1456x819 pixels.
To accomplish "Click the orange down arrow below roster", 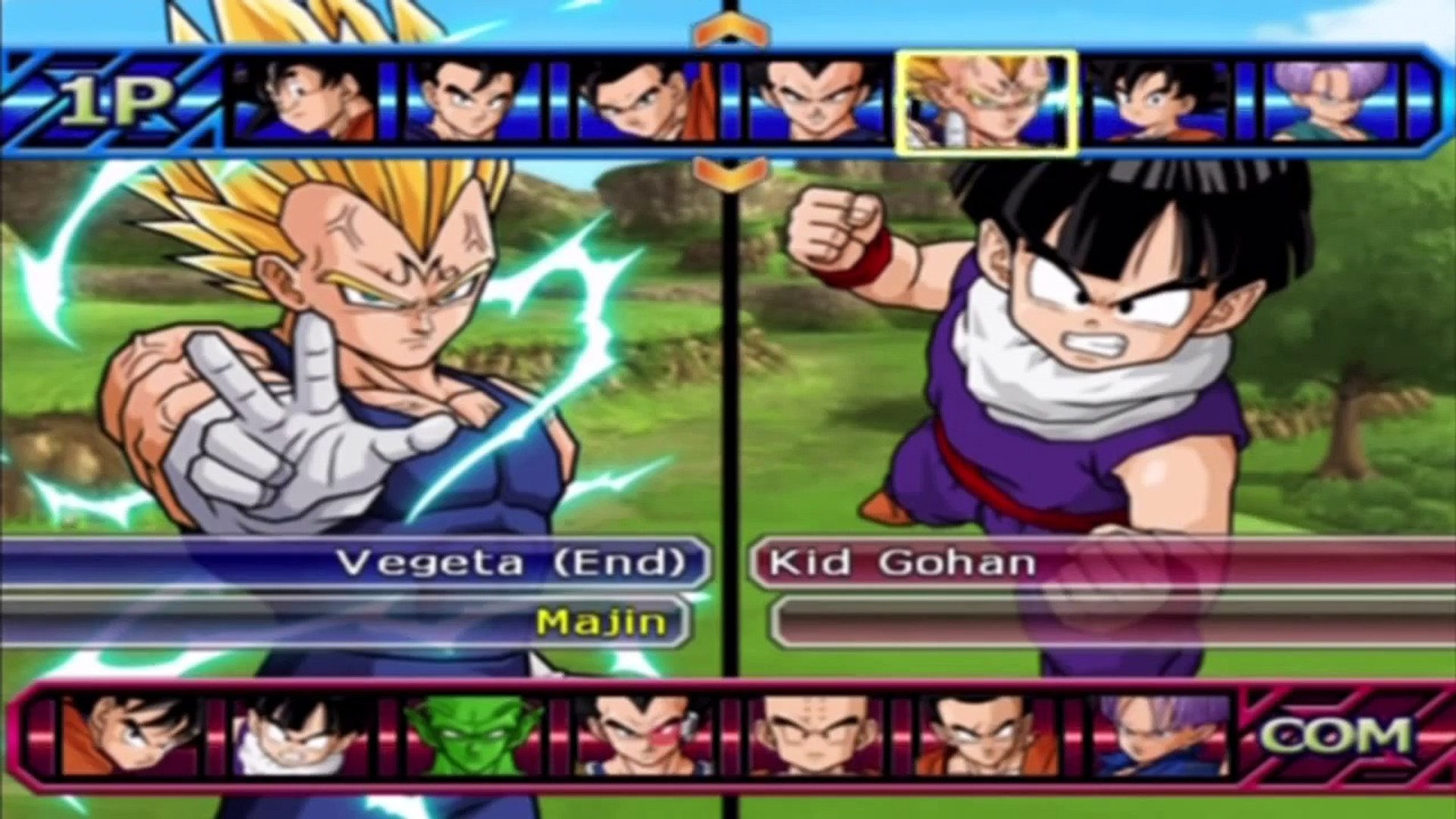I will [x=730, y=173].
